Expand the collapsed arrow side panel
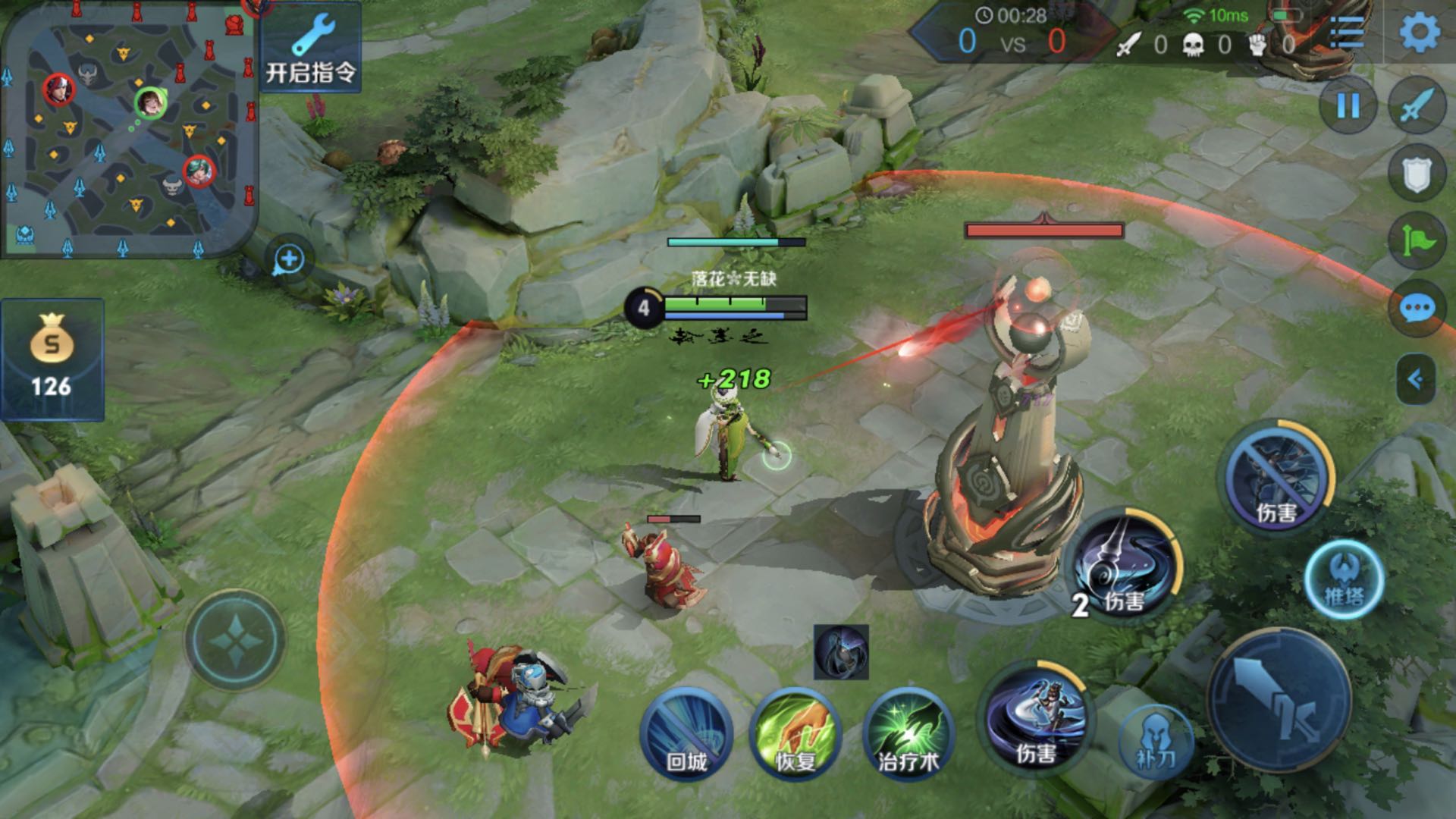Screen dimensions: 1456x819 coord(1415,378)
